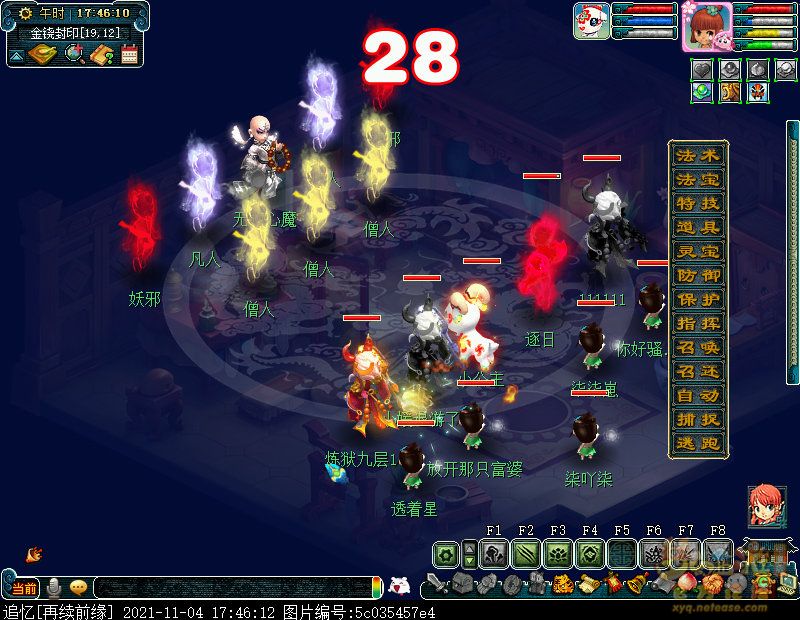Open the 指挥 command option
This screenshot has width=800, height=620.
click(697, 324)
